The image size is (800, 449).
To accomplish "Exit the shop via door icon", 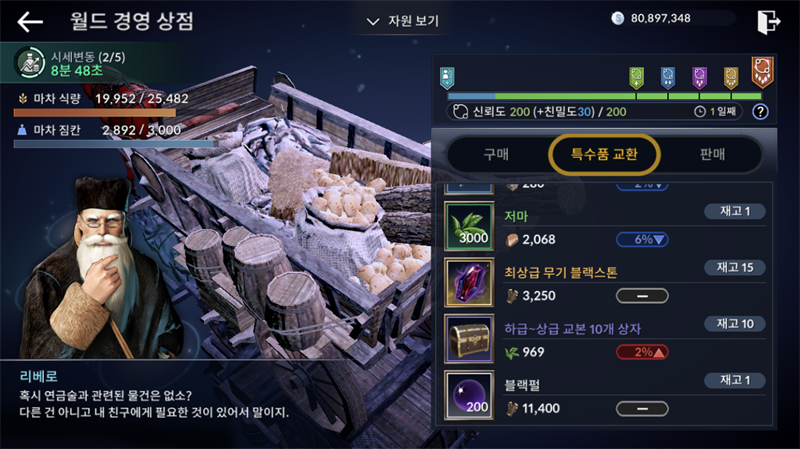I will pyautogui.click(x=768, y=20).
